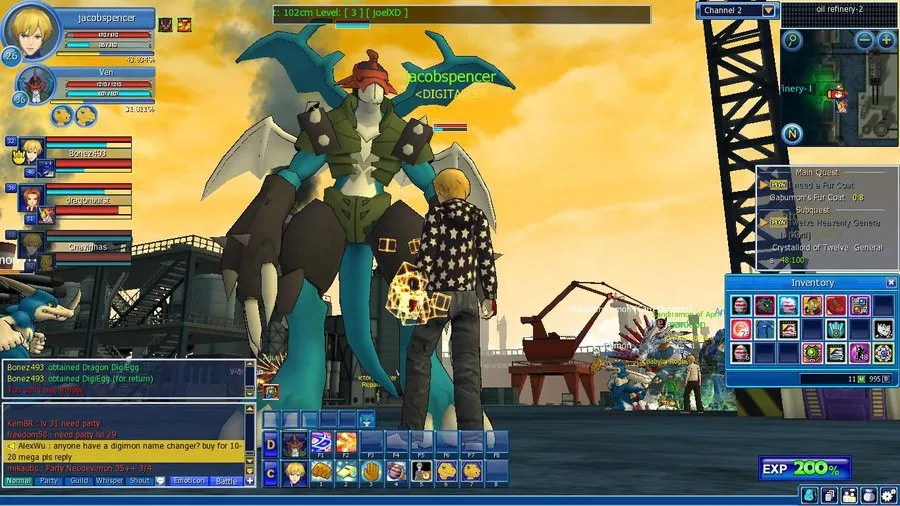Select the Normal chat tab
The height and width of the screenshot is (506, 900).
click(x=18, y=481)
